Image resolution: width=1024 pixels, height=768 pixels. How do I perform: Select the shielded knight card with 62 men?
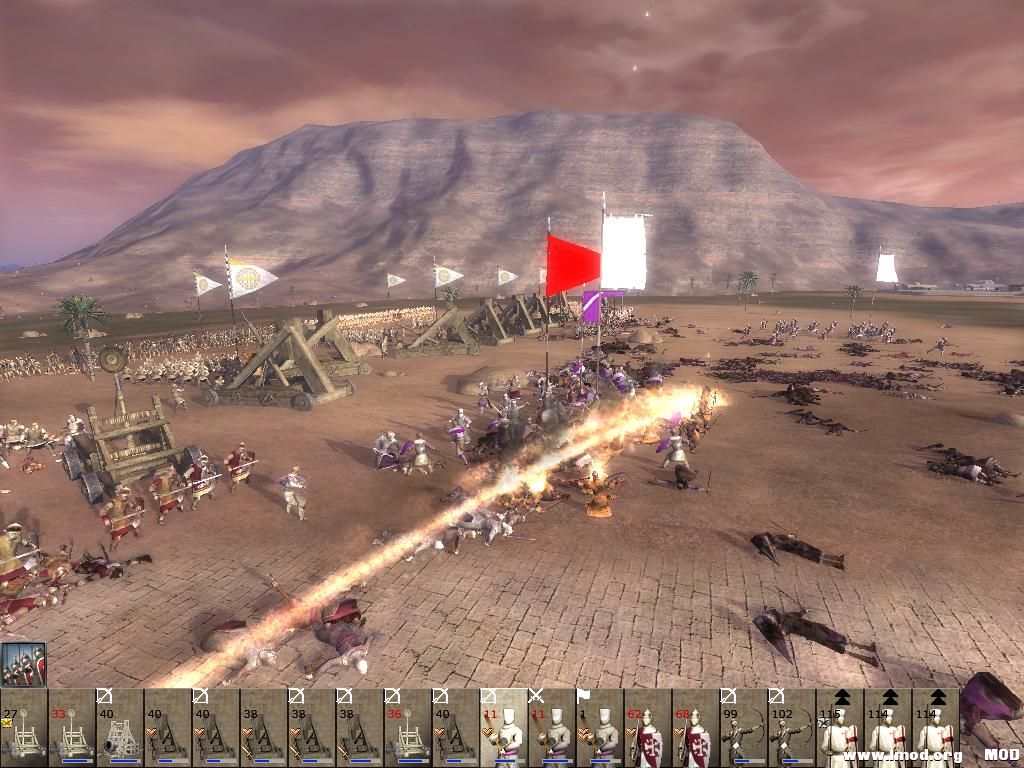pos(647,729)
